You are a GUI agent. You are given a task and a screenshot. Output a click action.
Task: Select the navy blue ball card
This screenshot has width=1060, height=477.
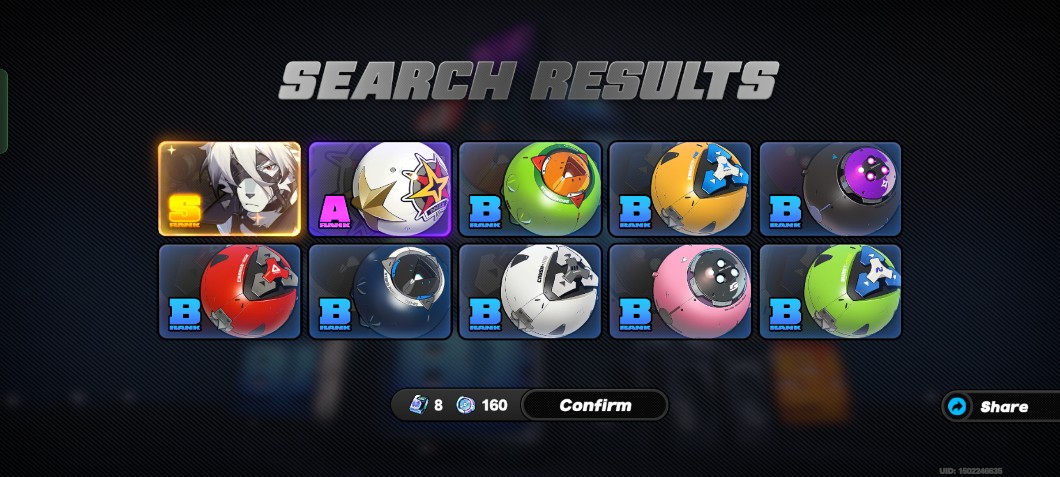pyautogui.click(x=380, y=291)
